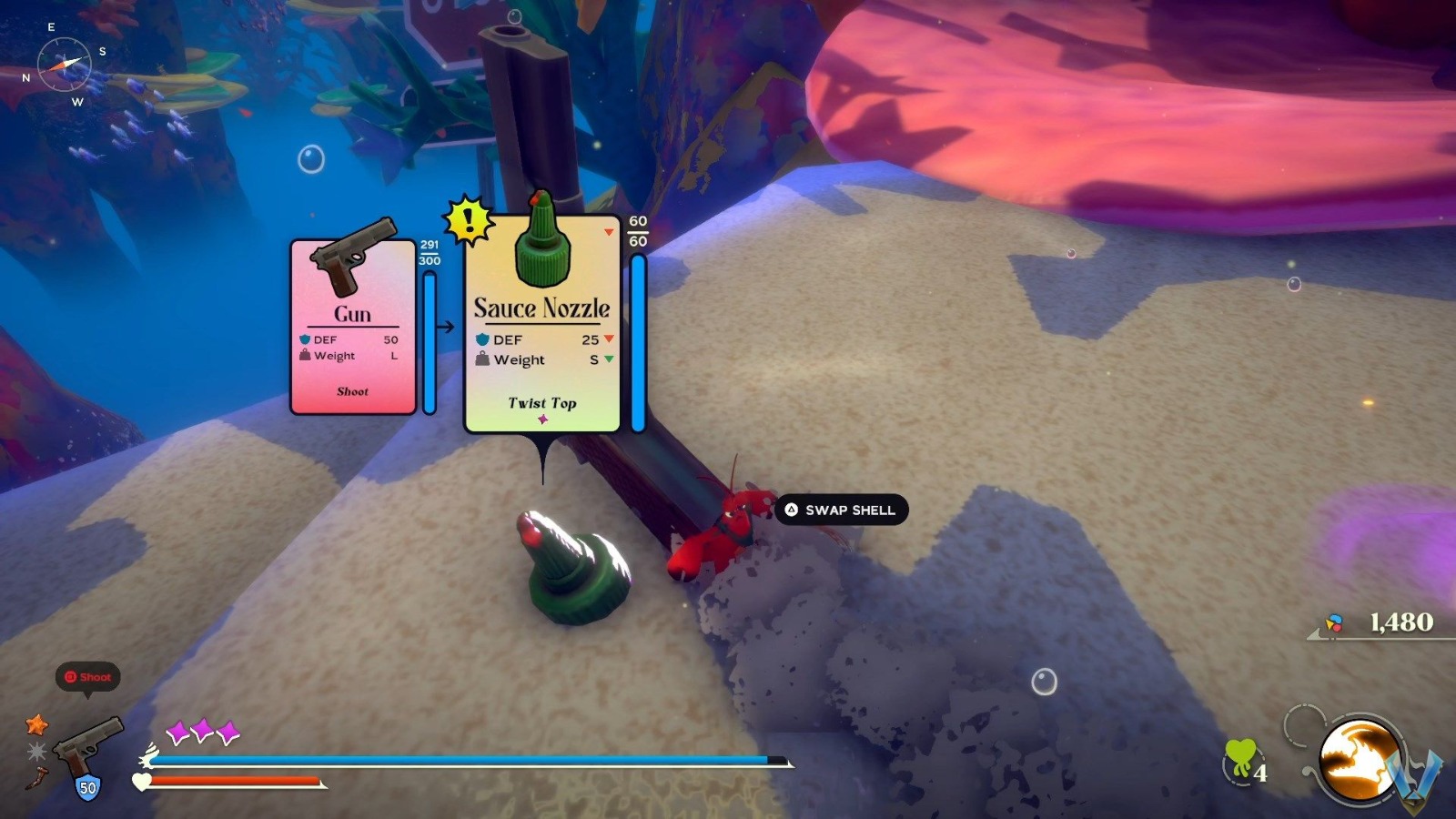The height and width of the screenshot is (819, 1456).
Task: Select the weight icon on the Sauce Nozzle card
Action: [482, 359]
